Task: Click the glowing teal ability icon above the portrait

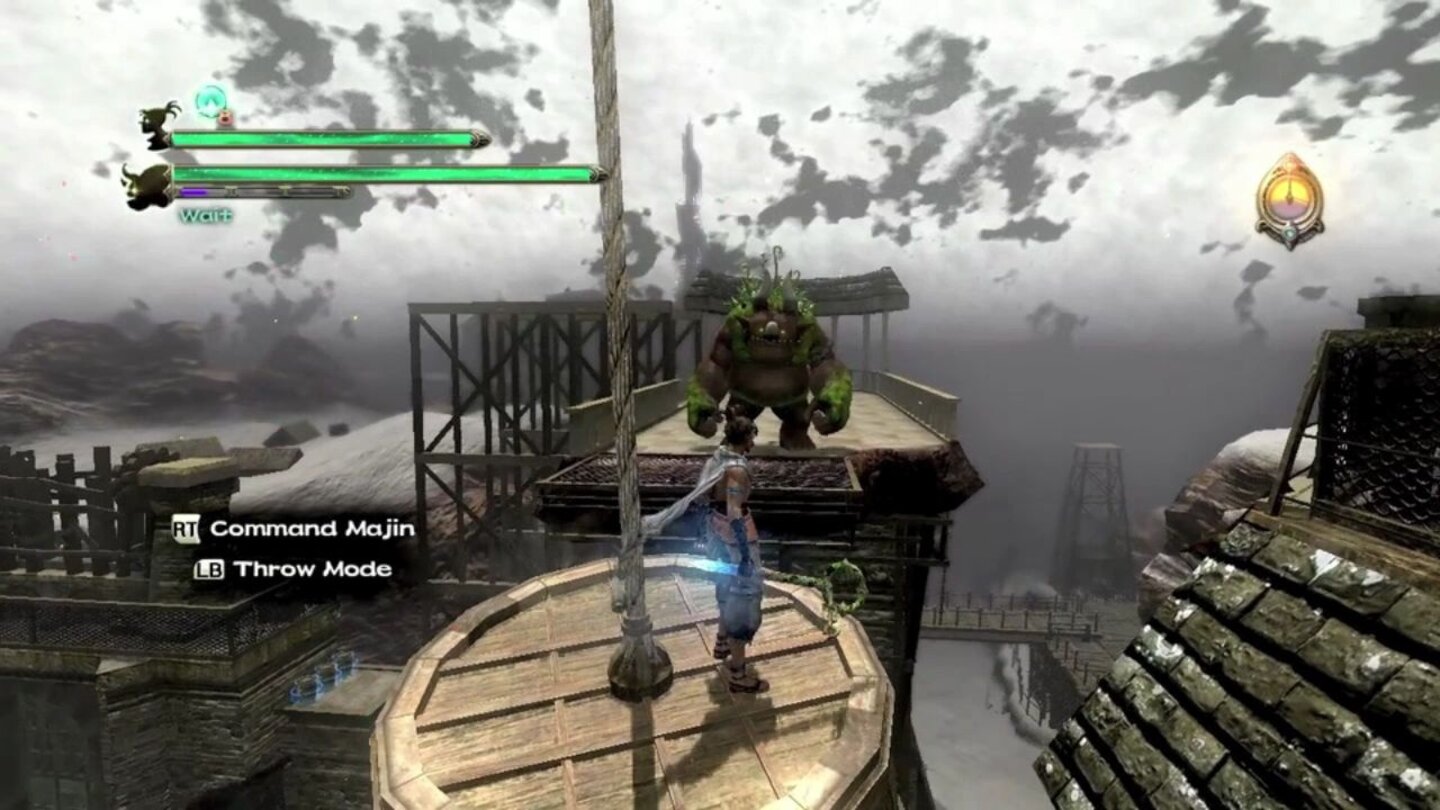Action: [x=210, y=100]
